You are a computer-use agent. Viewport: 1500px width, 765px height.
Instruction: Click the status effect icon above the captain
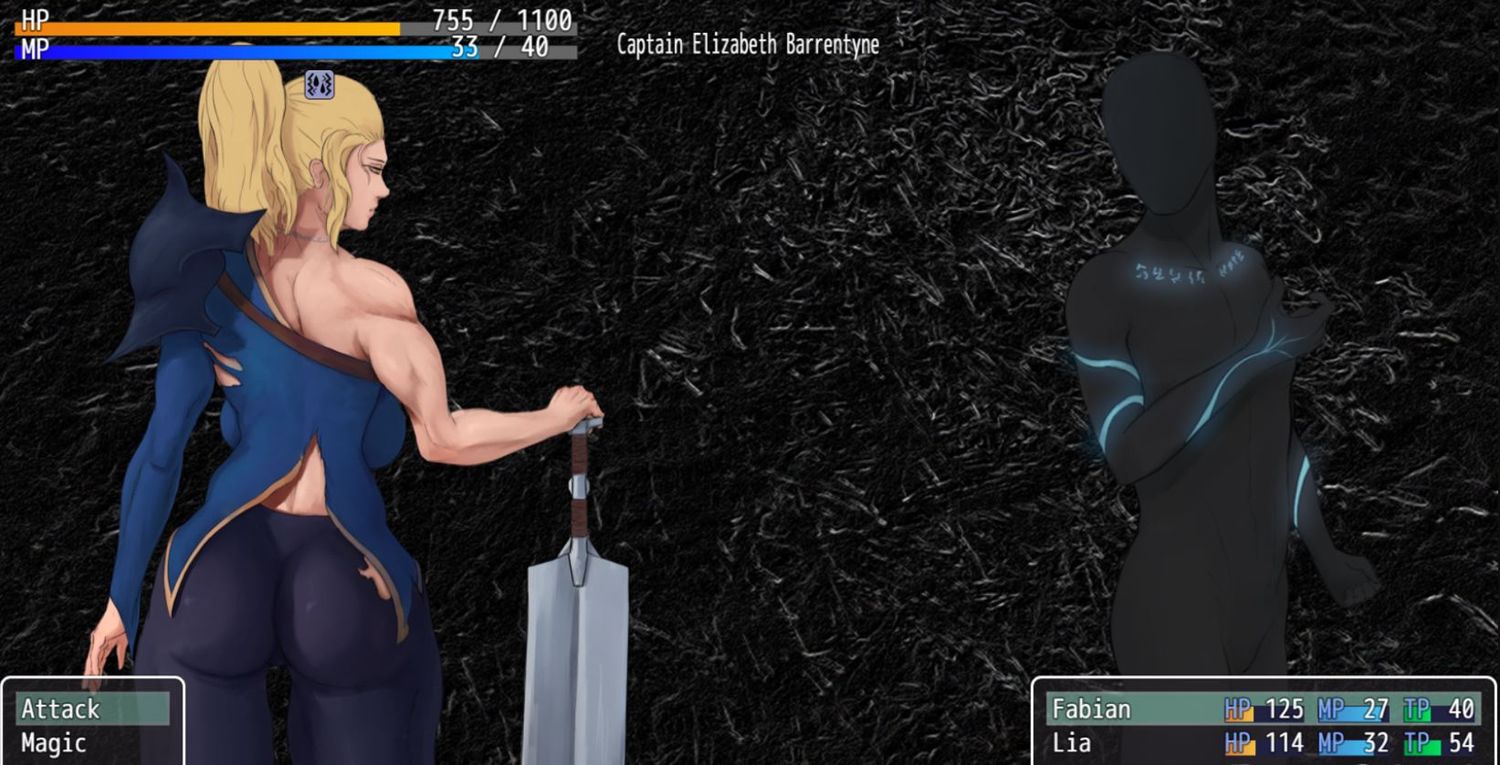pyautogui.click(x=319, y=85)
